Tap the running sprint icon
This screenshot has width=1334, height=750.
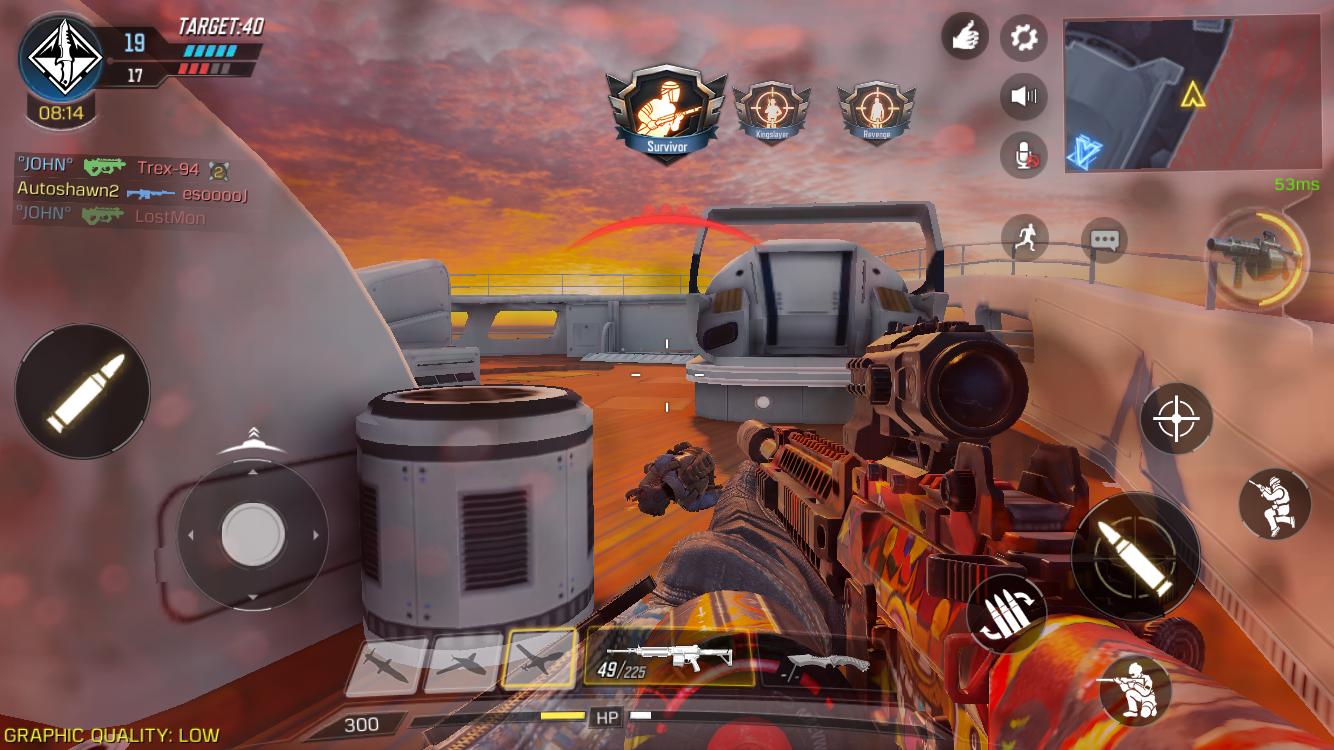click(1025, 238)
